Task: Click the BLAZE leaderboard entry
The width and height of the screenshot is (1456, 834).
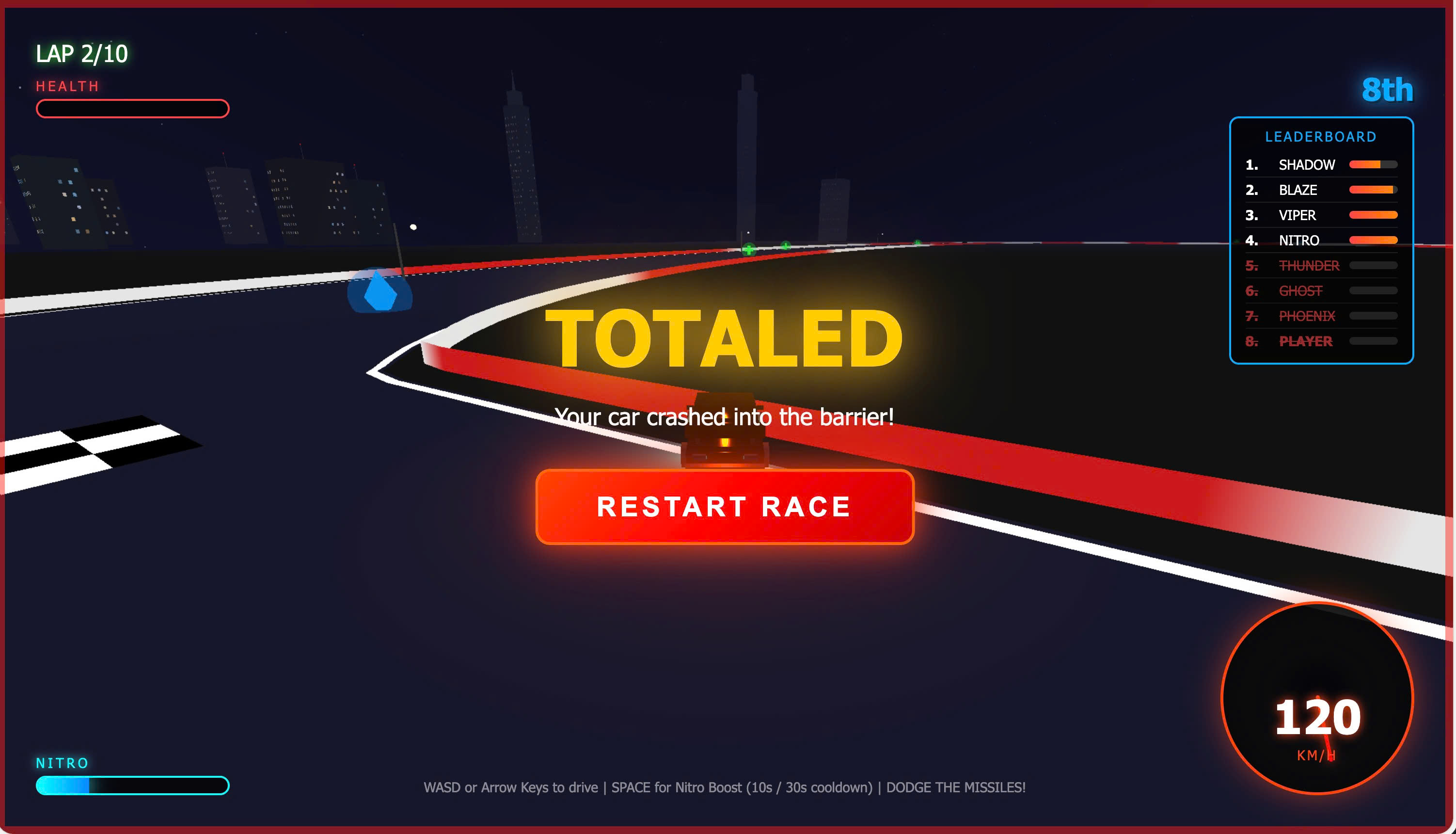Action: point(1297,190)
